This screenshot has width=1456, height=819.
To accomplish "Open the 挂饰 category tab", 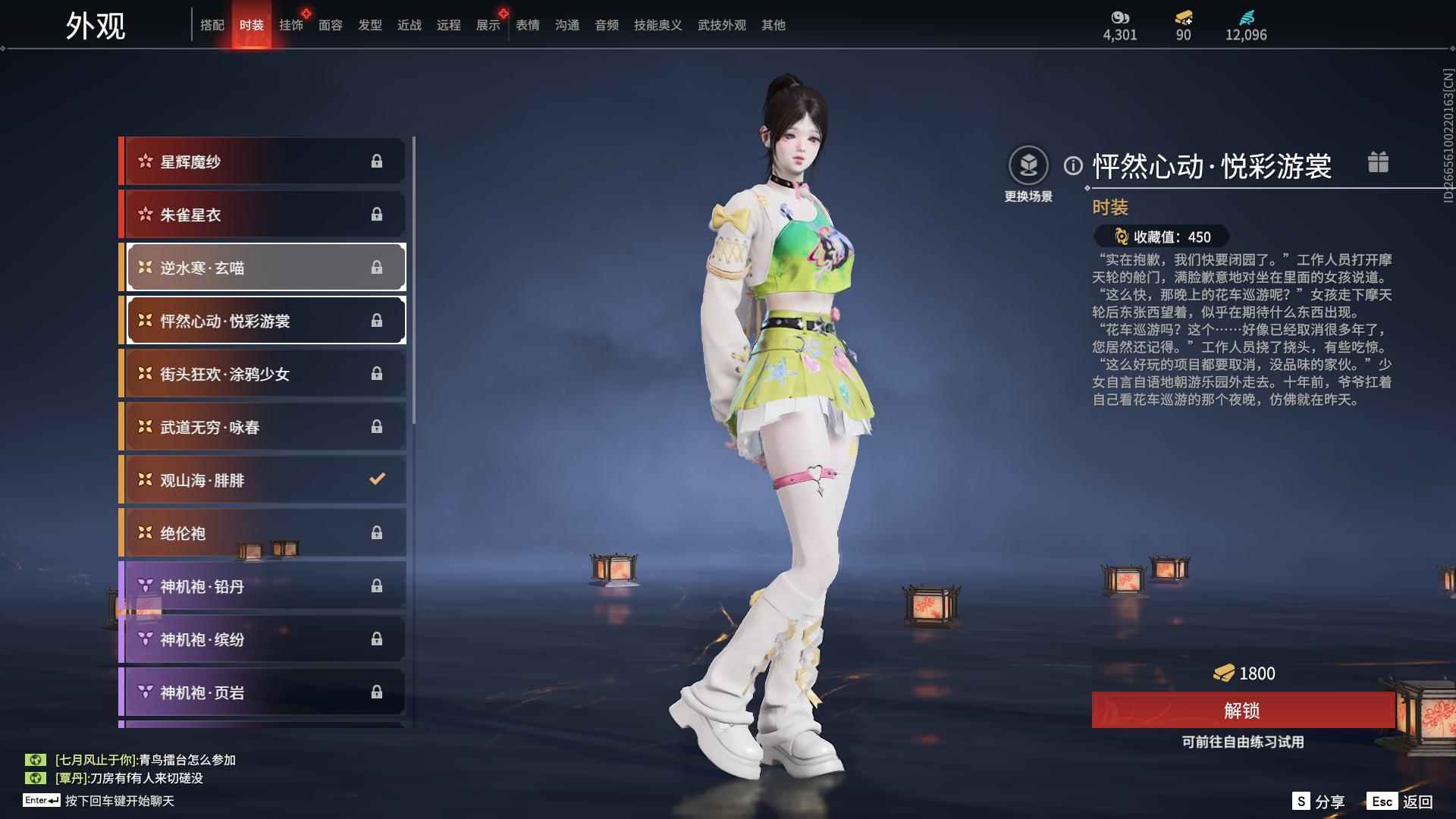I will click(292, 25).
